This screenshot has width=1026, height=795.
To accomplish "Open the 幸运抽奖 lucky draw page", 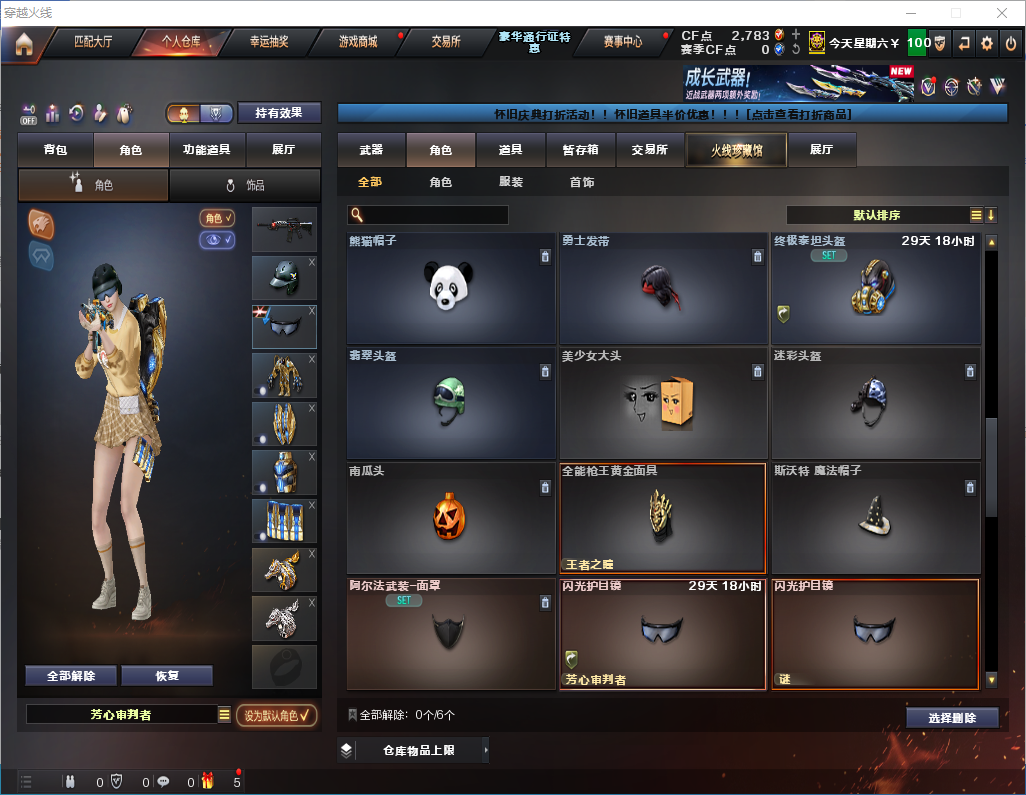I will [269, 42].
